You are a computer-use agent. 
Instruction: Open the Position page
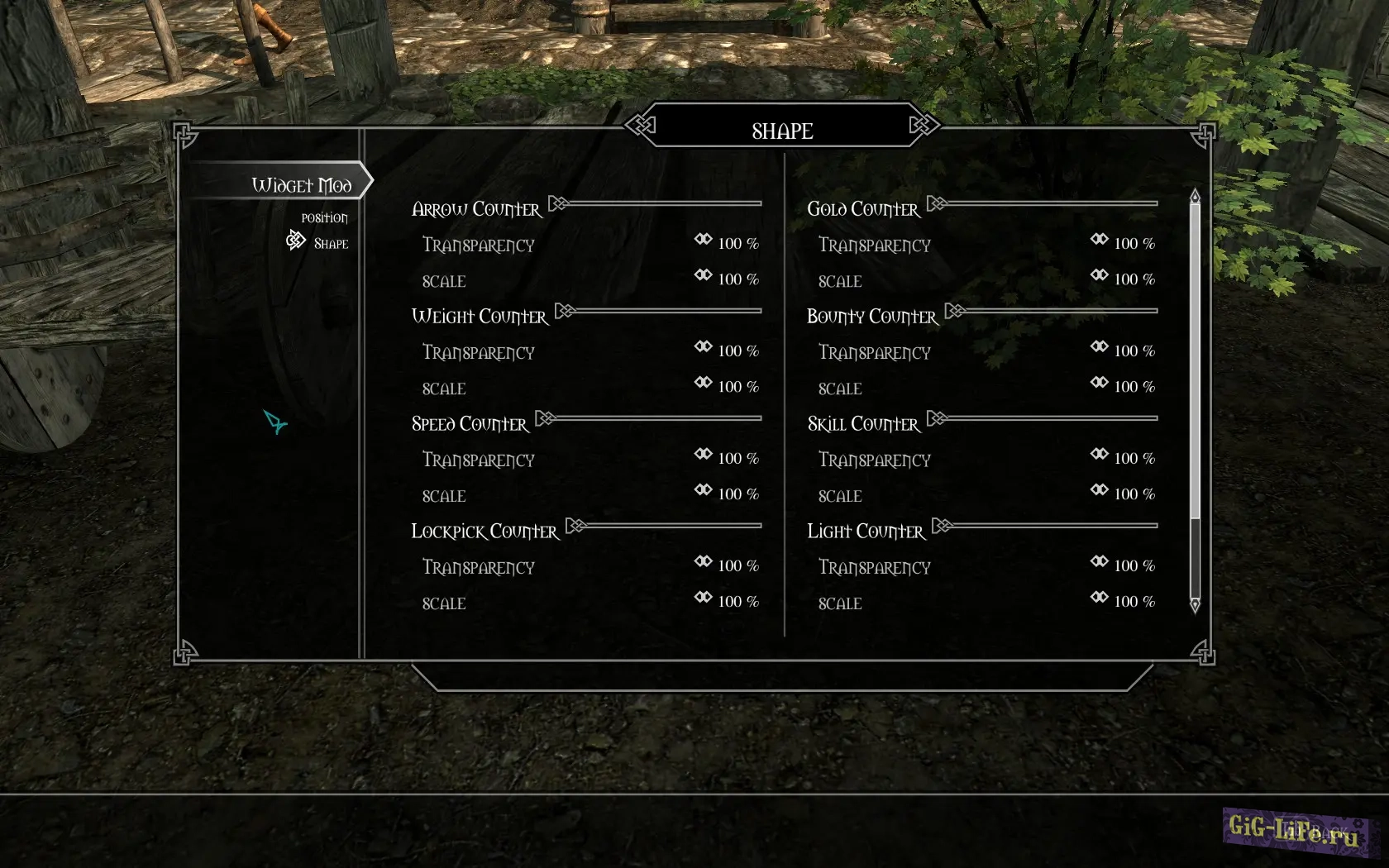click(x=324, y=218)
